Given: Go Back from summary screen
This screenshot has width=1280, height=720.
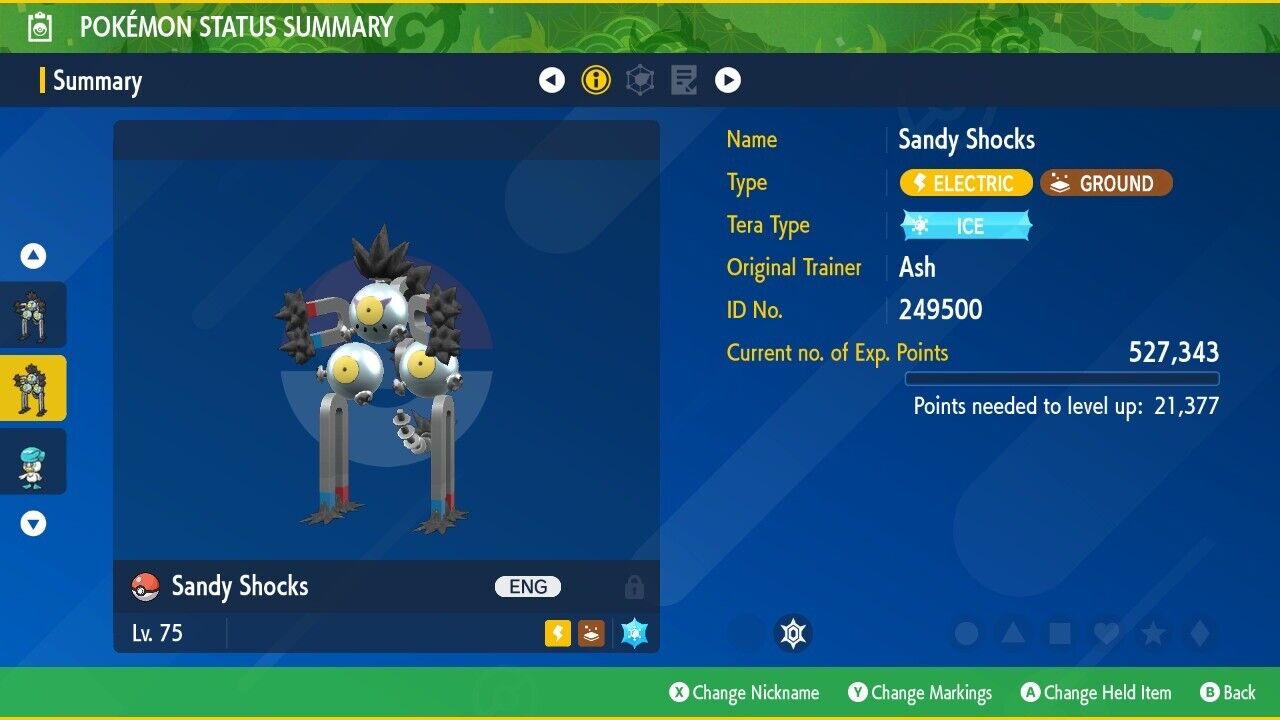Looking at the screenshot, I should click(x=1227, y=693).
